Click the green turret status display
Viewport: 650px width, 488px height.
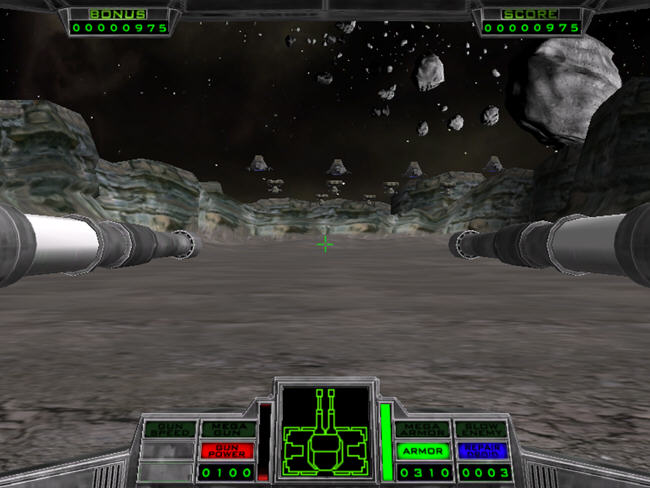[325, 432]
